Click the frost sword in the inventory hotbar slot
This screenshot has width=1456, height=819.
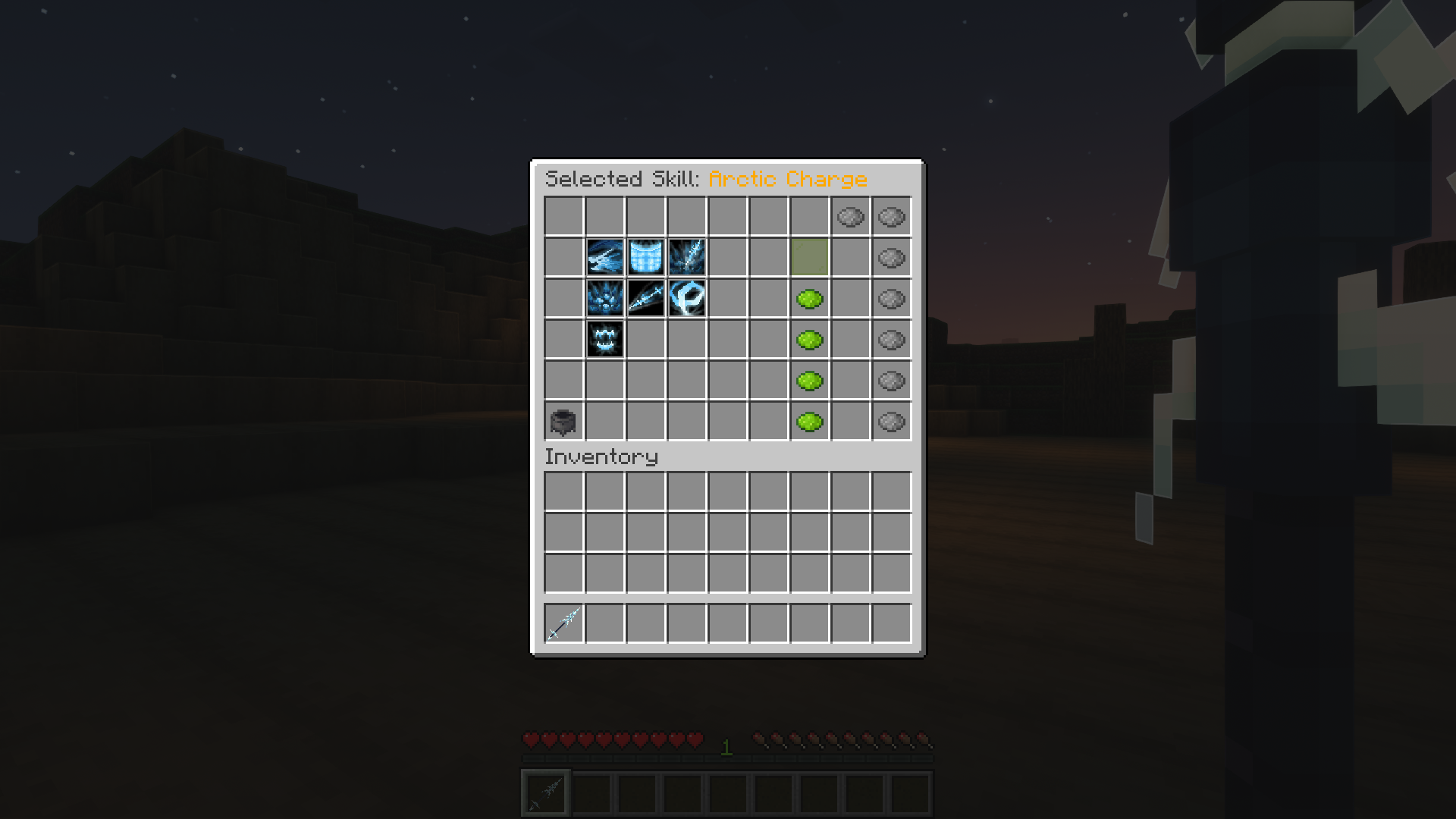click(x=563, y=623)
